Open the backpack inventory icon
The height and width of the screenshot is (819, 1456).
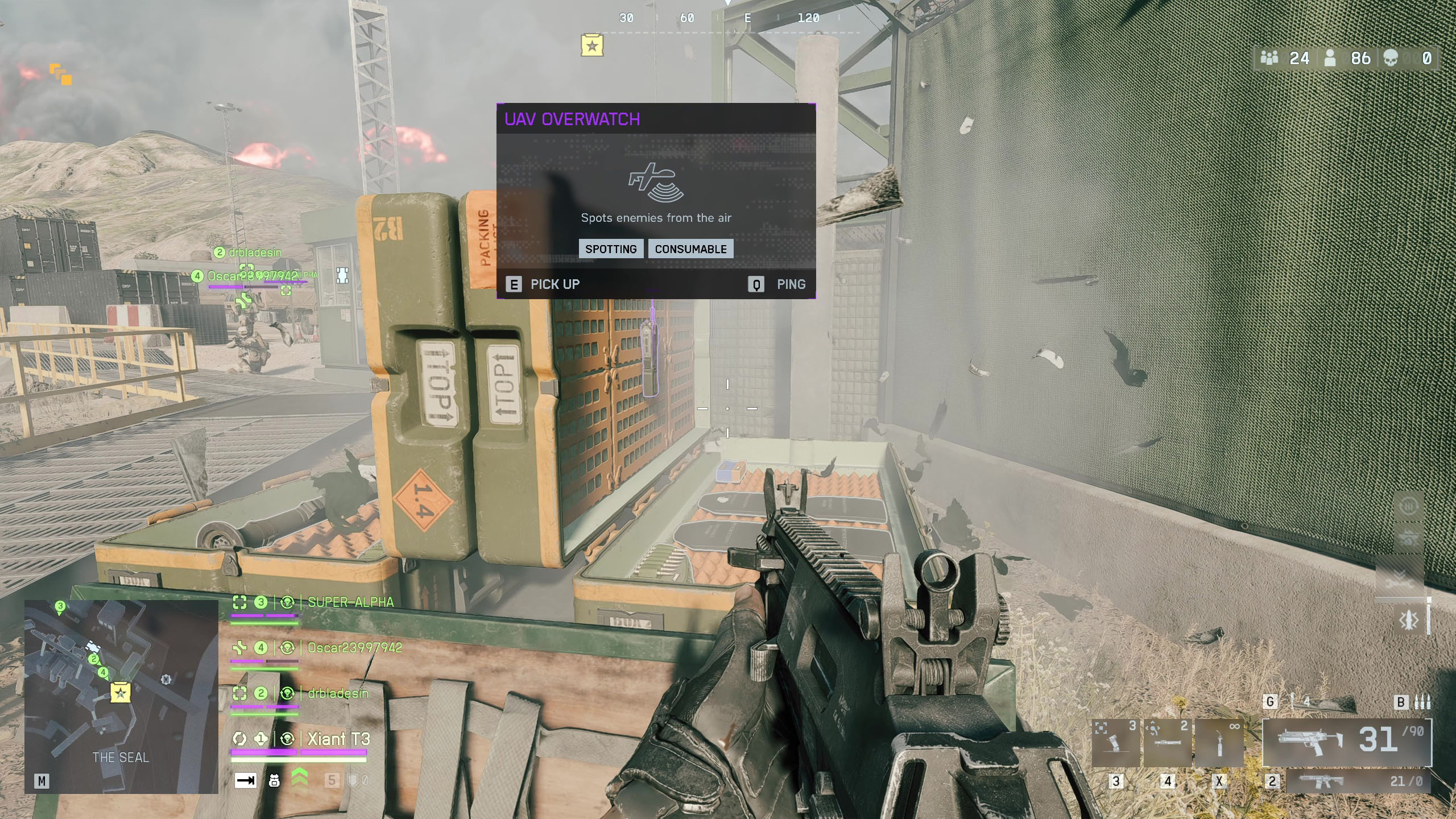point(274,780)
